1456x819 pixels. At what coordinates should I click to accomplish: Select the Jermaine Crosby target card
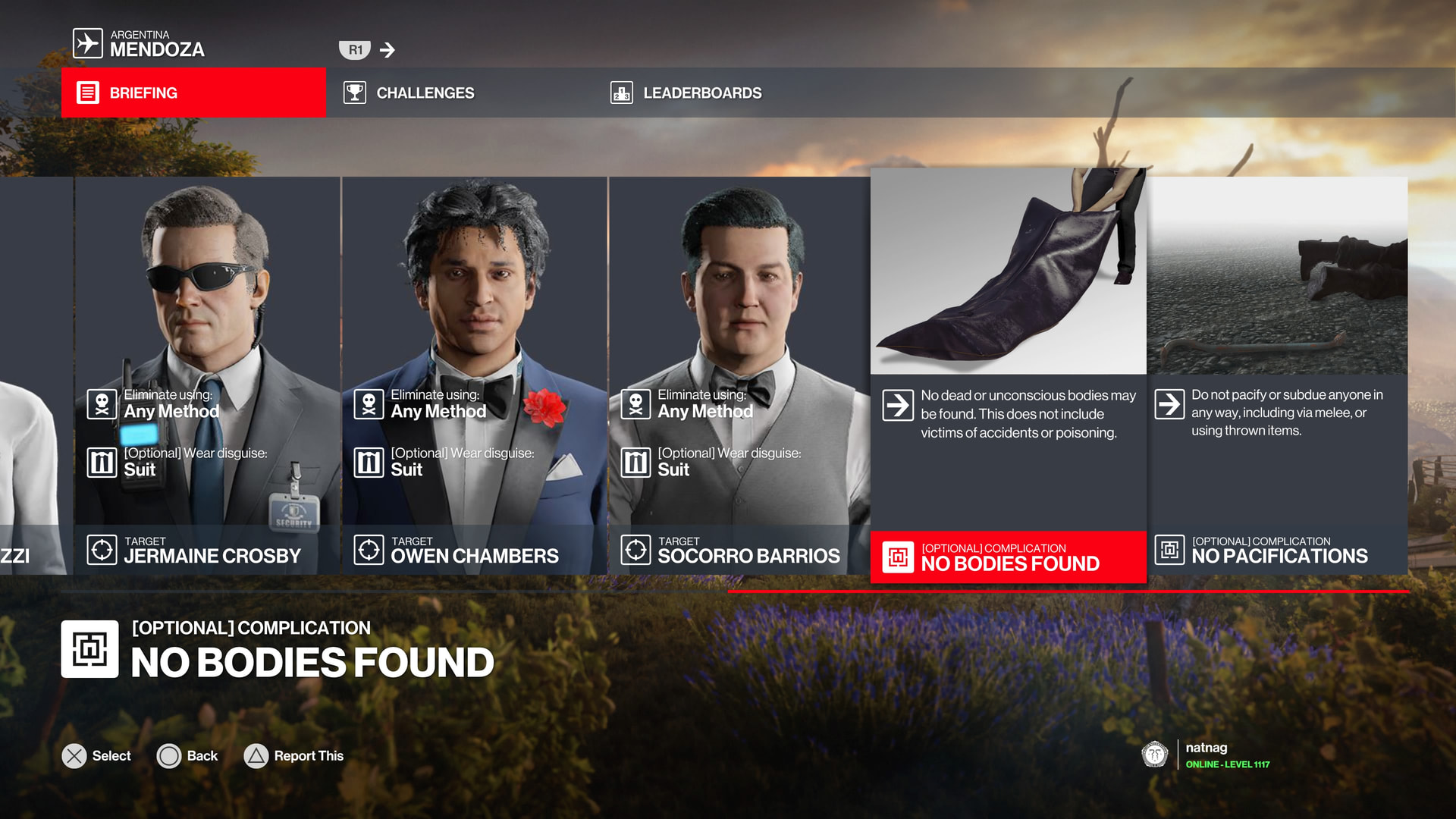tap(207, 375)
